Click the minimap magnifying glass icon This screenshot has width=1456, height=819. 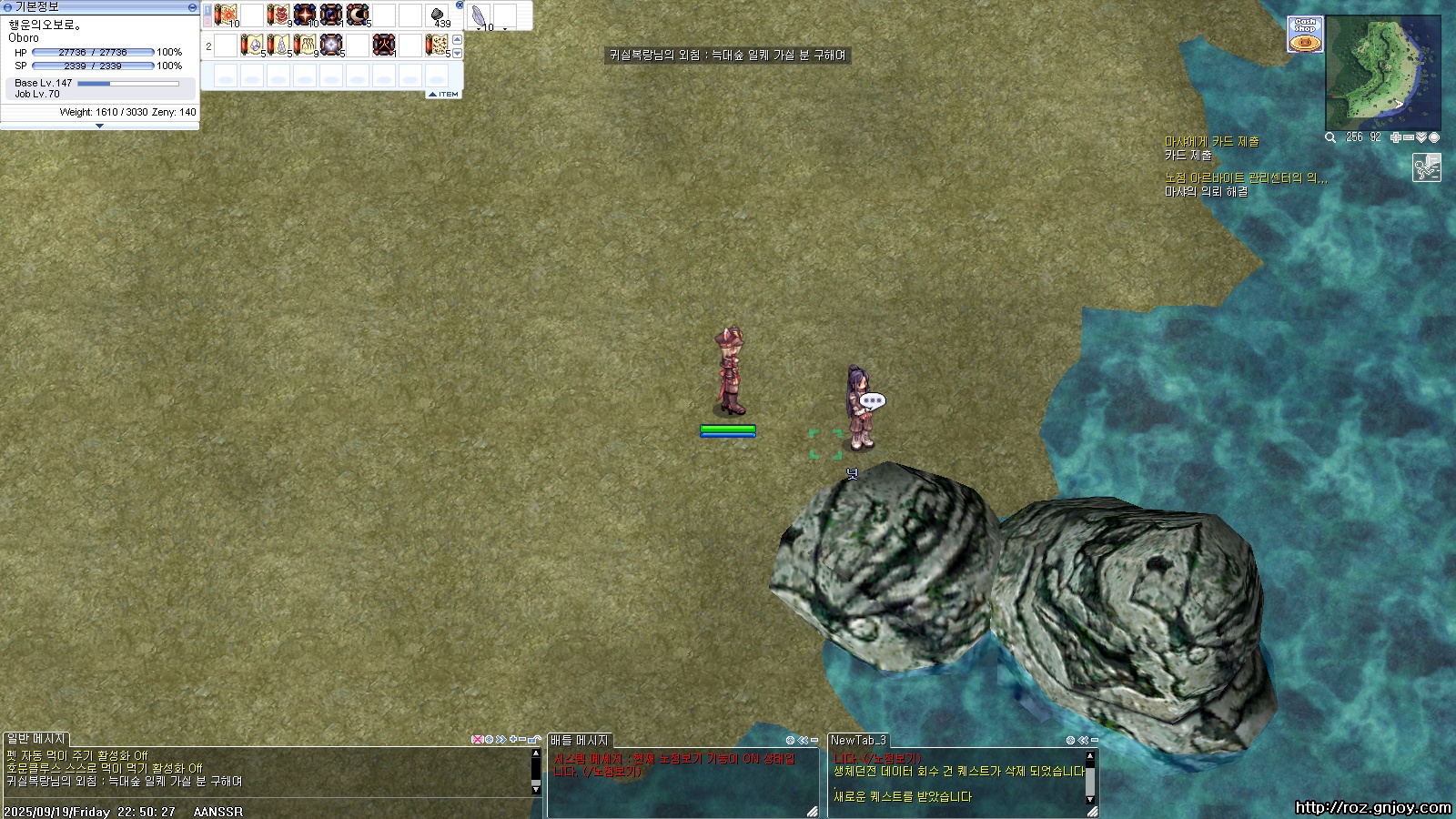(1330, 137)
